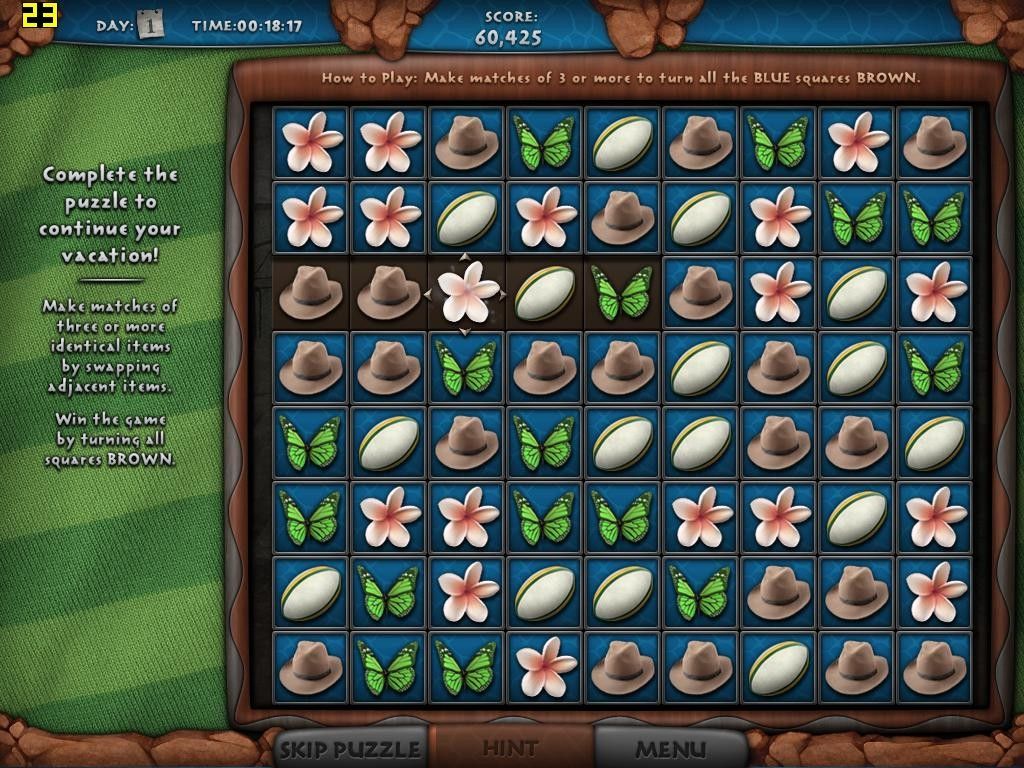This screenshot has width=1024, height=768.
Task: Open the Menu
Action: click(x=670, y=748)
